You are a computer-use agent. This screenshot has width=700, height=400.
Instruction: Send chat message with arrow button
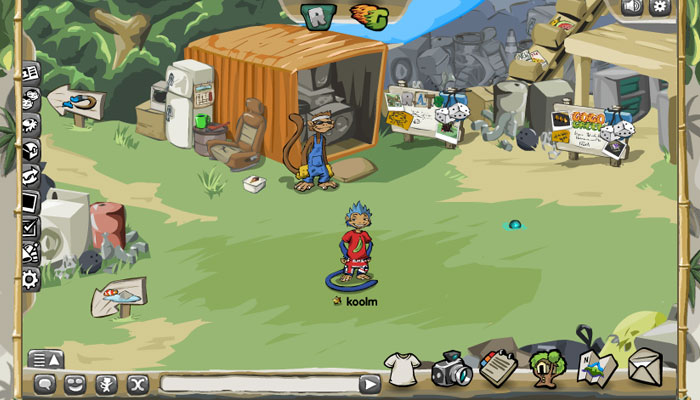370,384
